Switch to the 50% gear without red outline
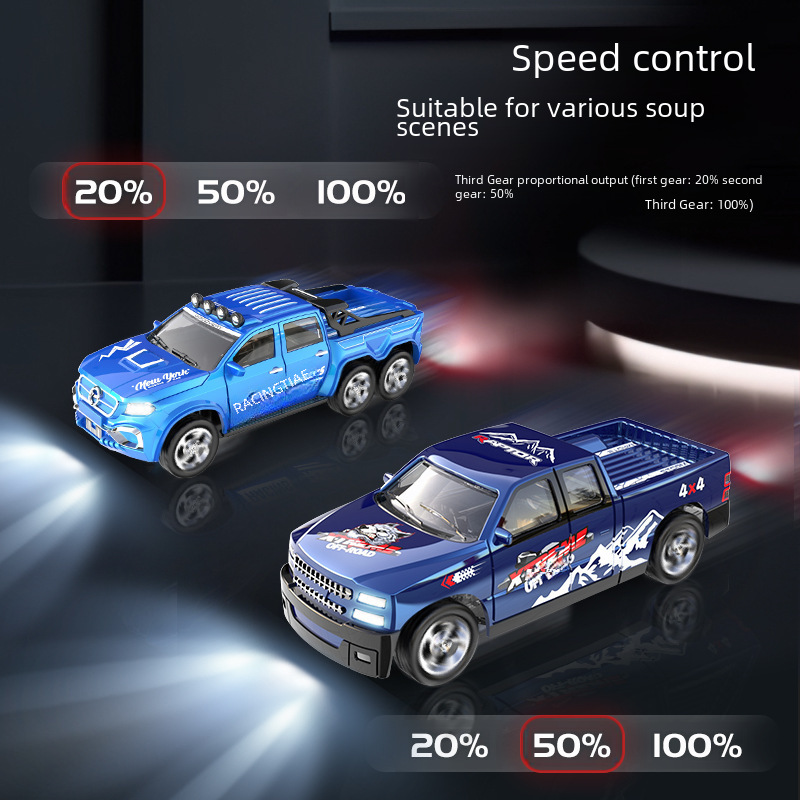 [x=236, y=192]
